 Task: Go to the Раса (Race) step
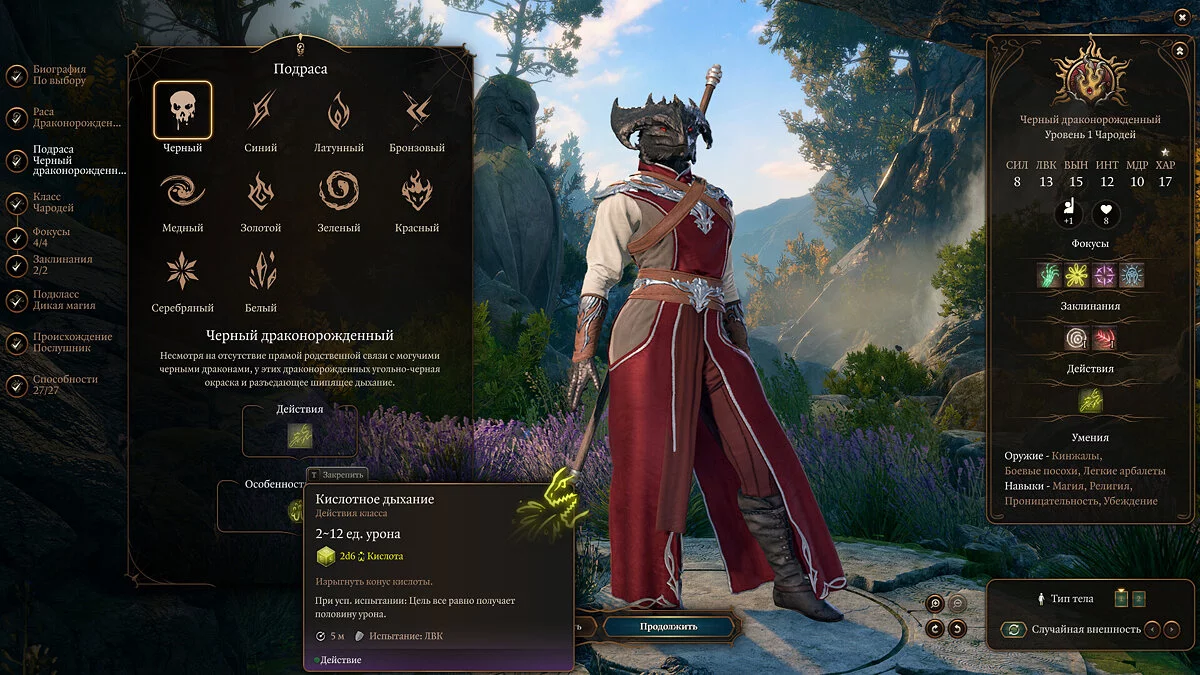(x=62, y=117)
